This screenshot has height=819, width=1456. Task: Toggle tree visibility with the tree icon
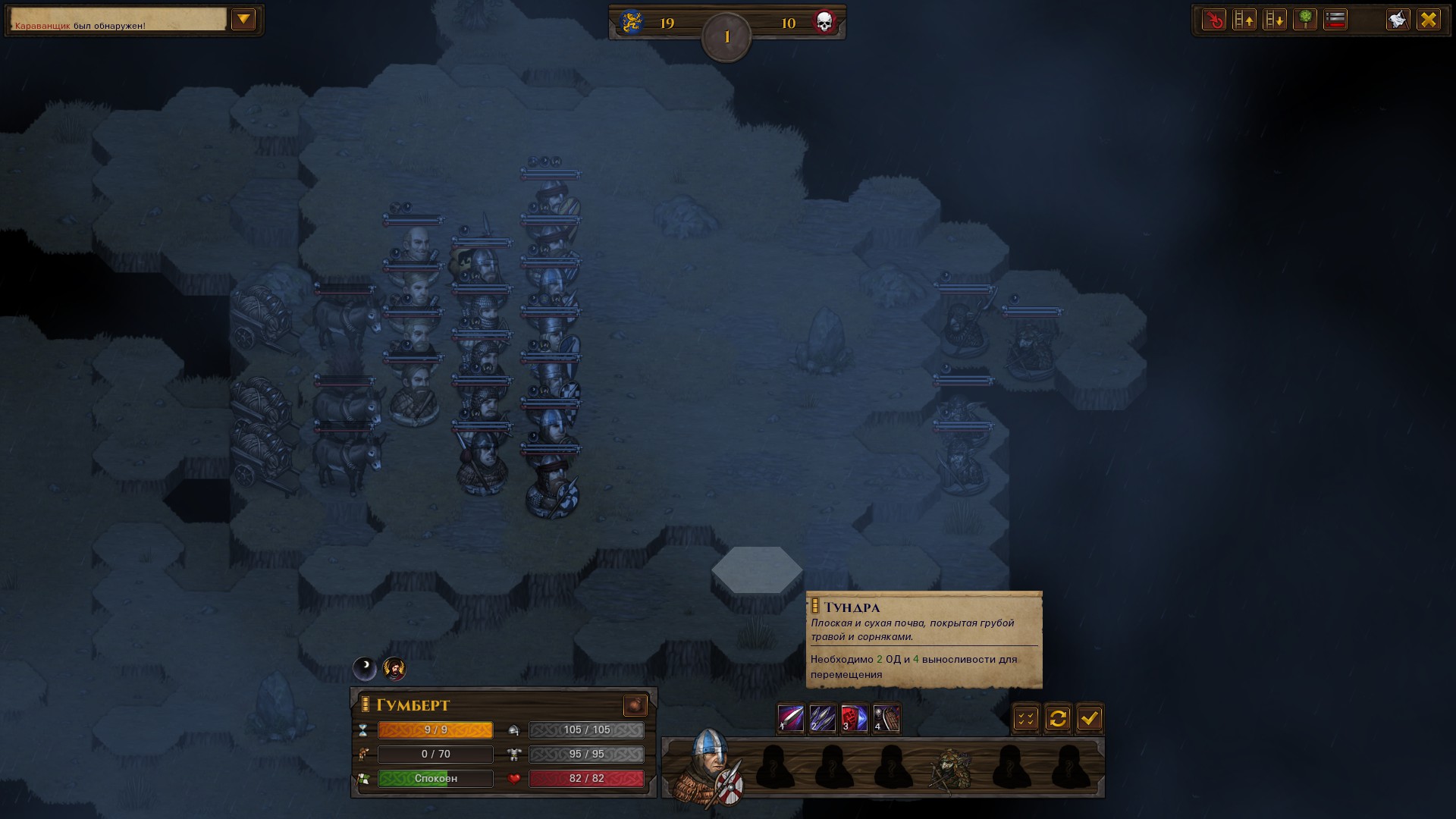(1305, 20)
